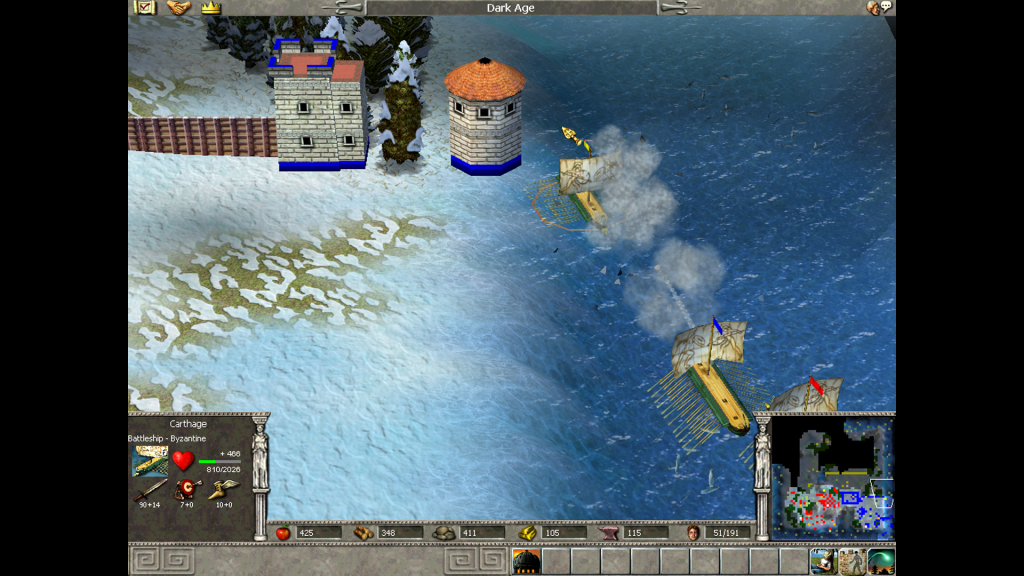Click the green comet icon
The height and width of the screenshot is (576, 1024).
pos(881,561)
